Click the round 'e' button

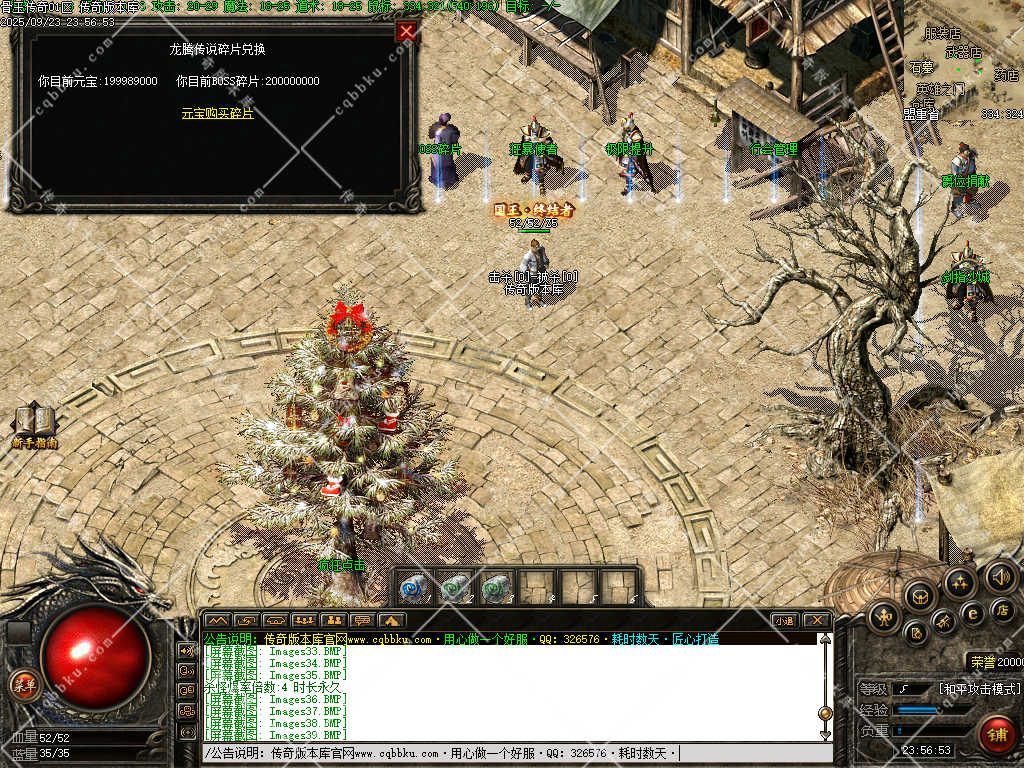click(x=971, y=613)
